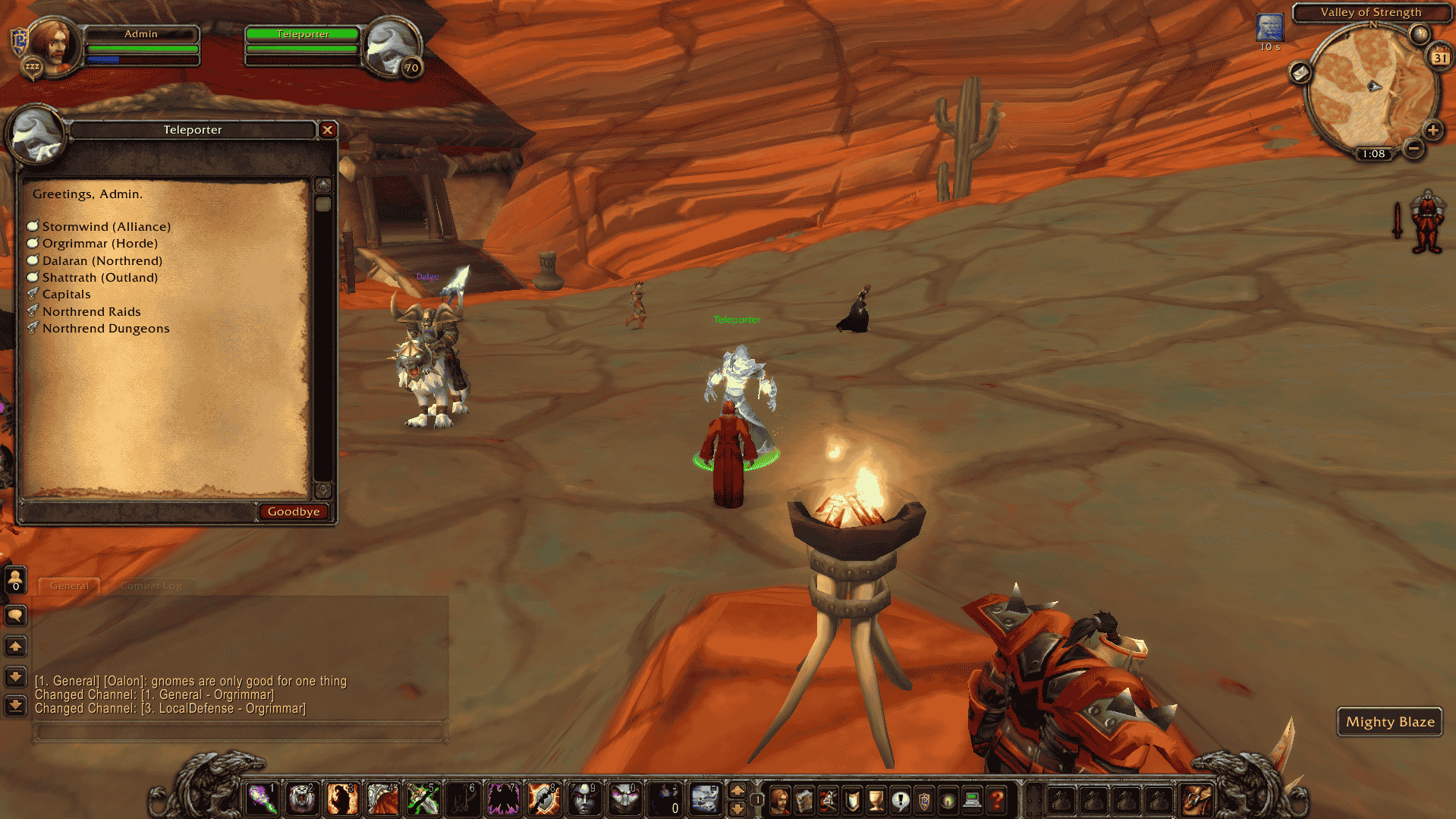Pick Dalaran (Northrend) gossip option
The width and height of the screenshot is (1456, 819).
pos(102,260)
